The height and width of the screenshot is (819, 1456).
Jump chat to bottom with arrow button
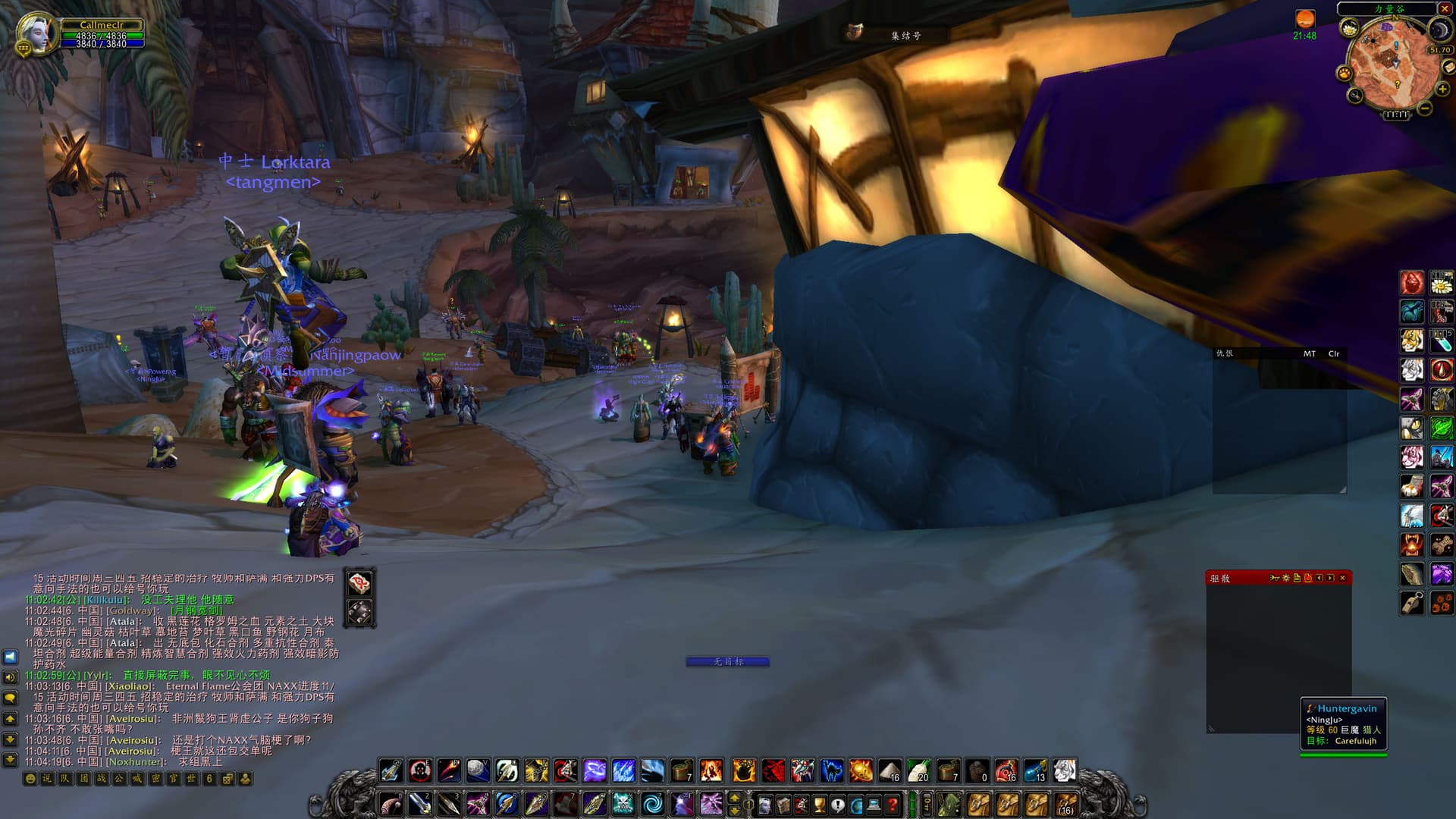point(11,759)
